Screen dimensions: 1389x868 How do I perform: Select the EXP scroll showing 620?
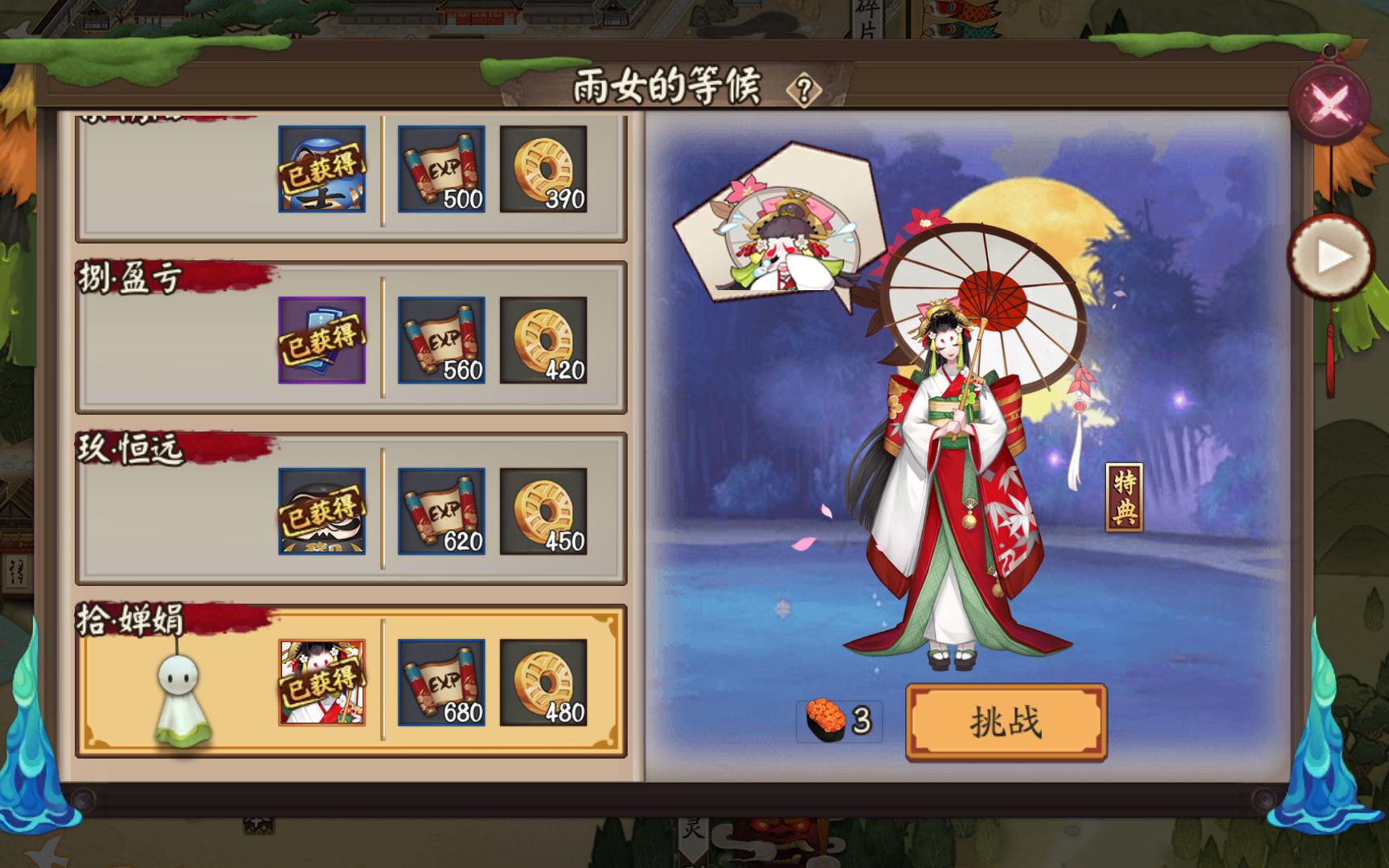pyautogui.click(x=440, y=510)
